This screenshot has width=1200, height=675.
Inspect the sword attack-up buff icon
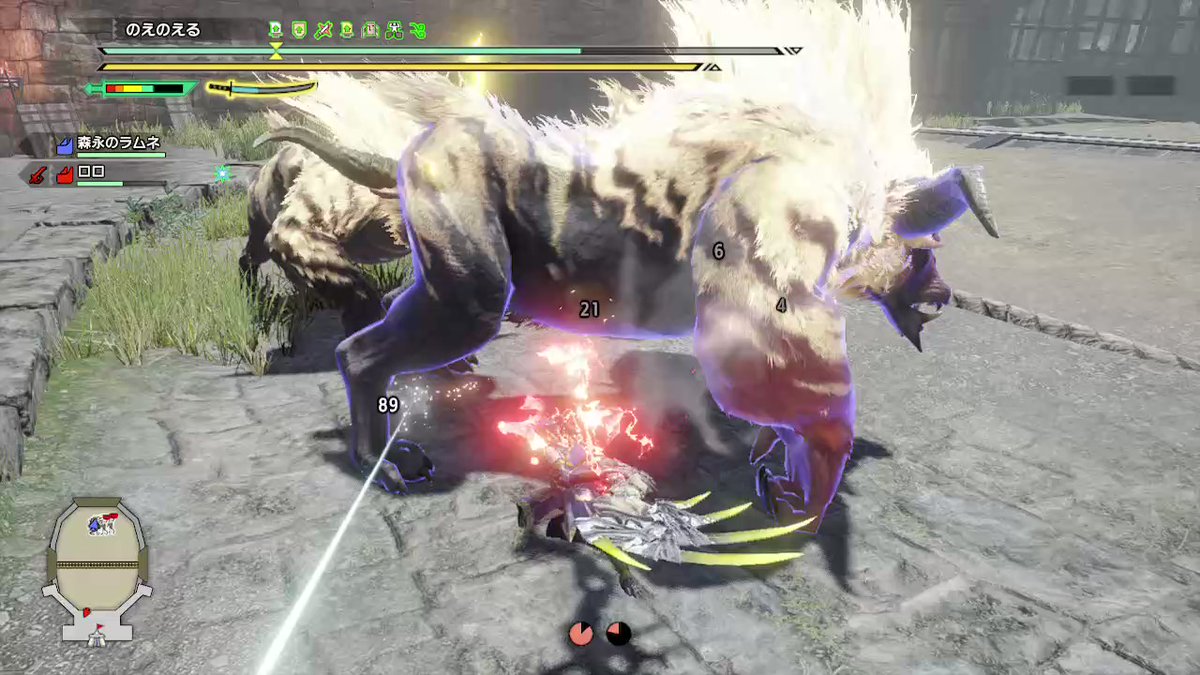(322, 30)
